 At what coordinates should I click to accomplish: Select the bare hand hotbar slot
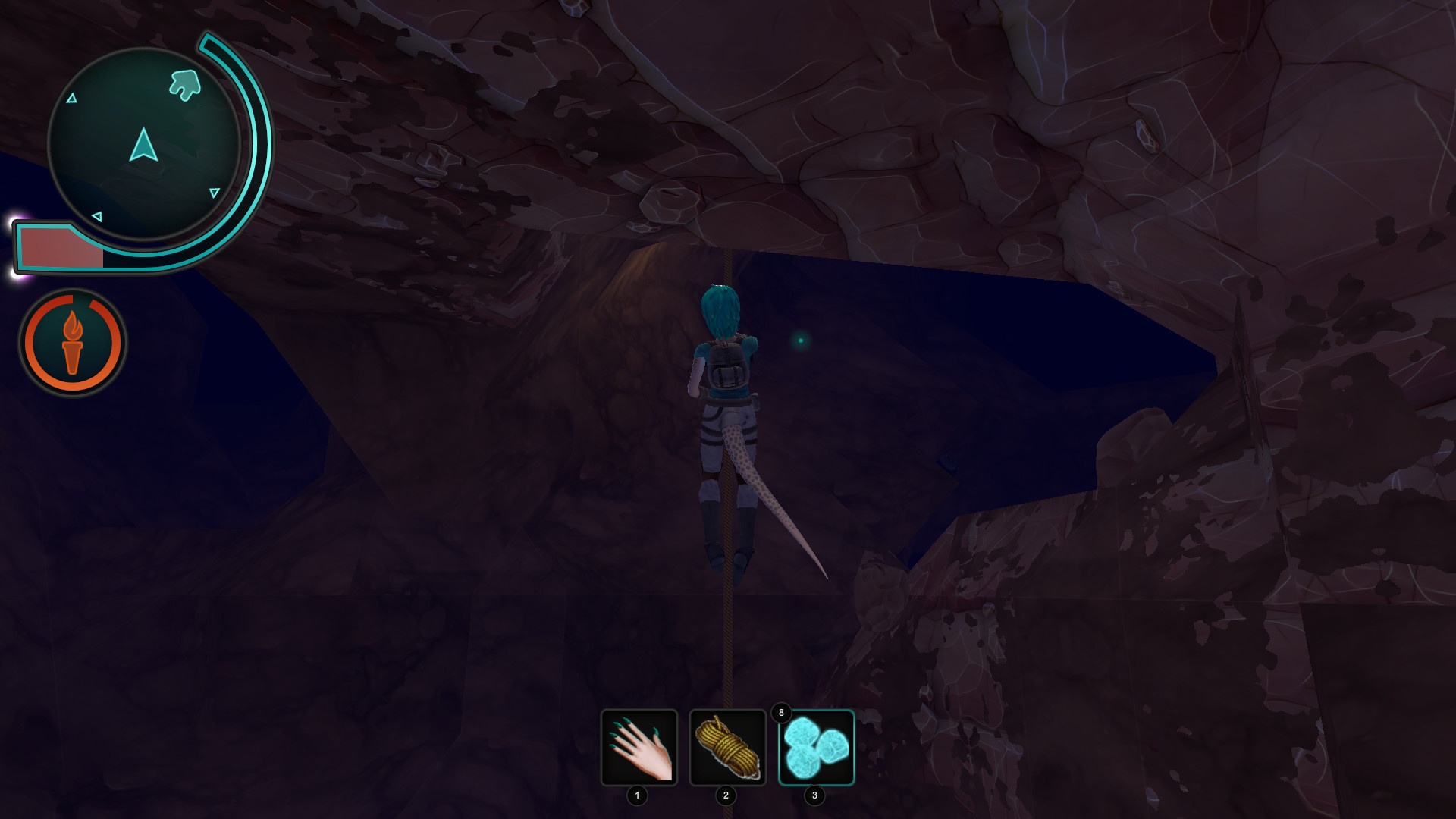pyautogui.click(x=639, y=747)
